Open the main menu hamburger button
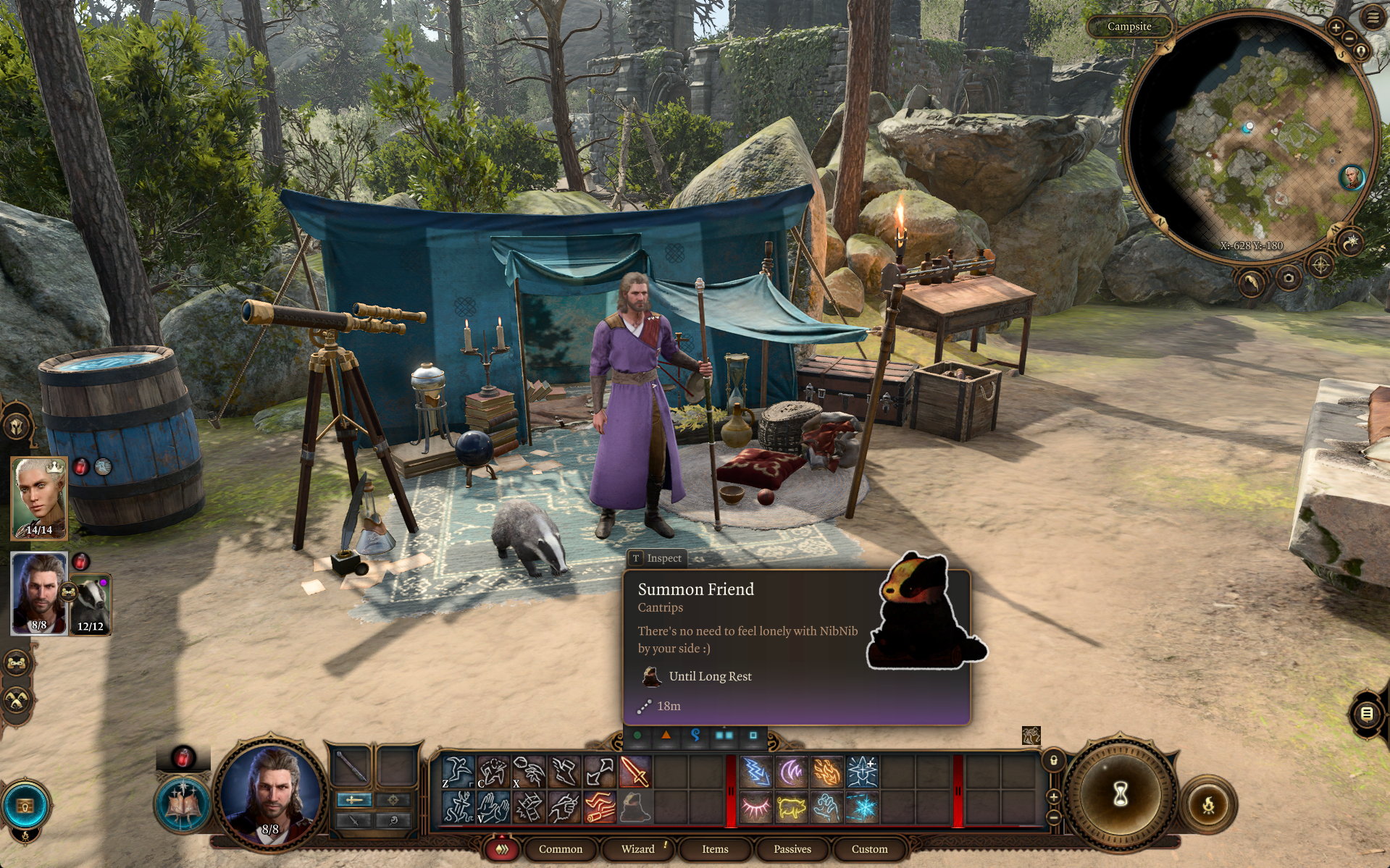 [1373, 18]
